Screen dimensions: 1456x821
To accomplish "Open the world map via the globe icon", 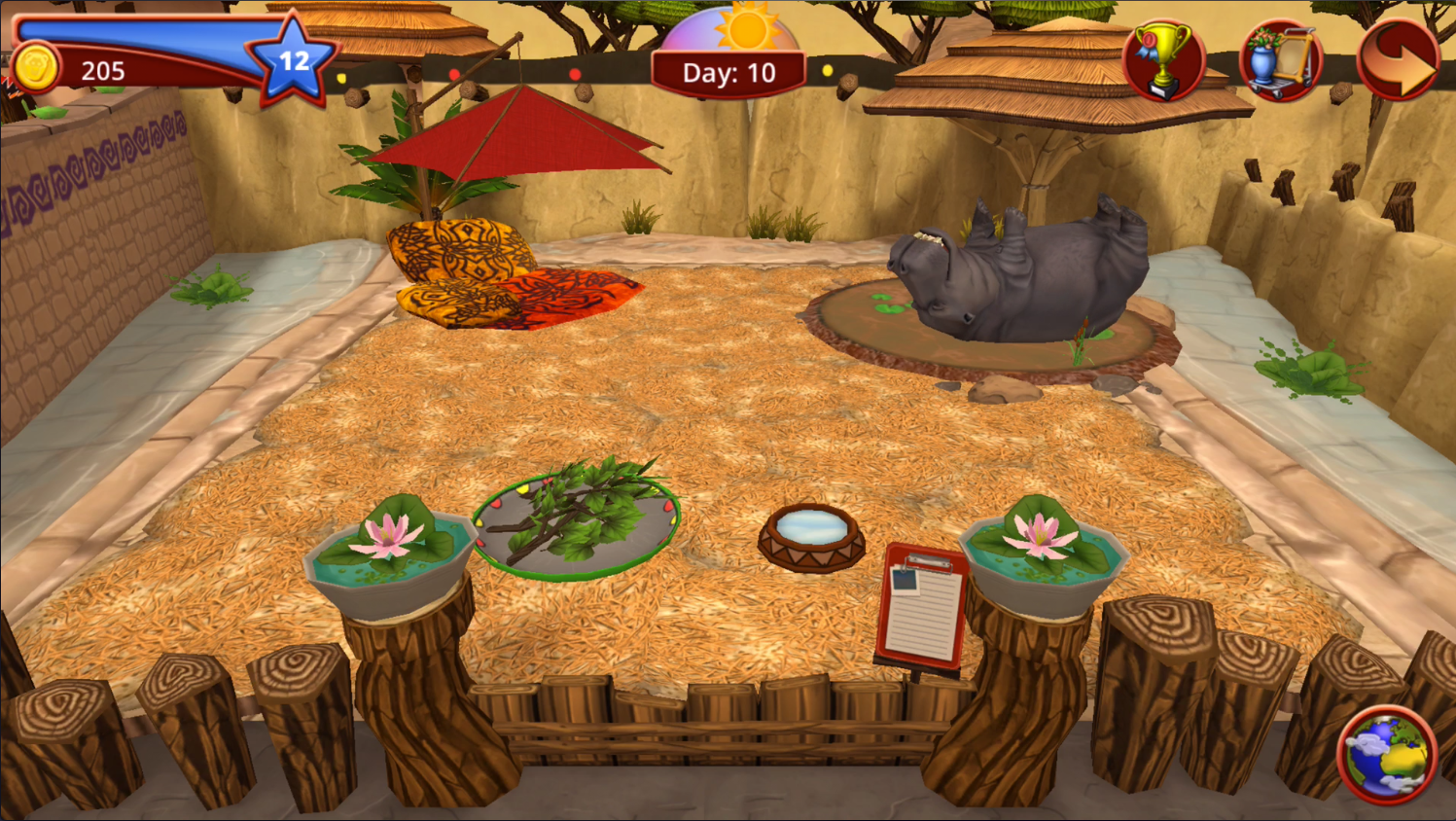I will (1393, 754).
